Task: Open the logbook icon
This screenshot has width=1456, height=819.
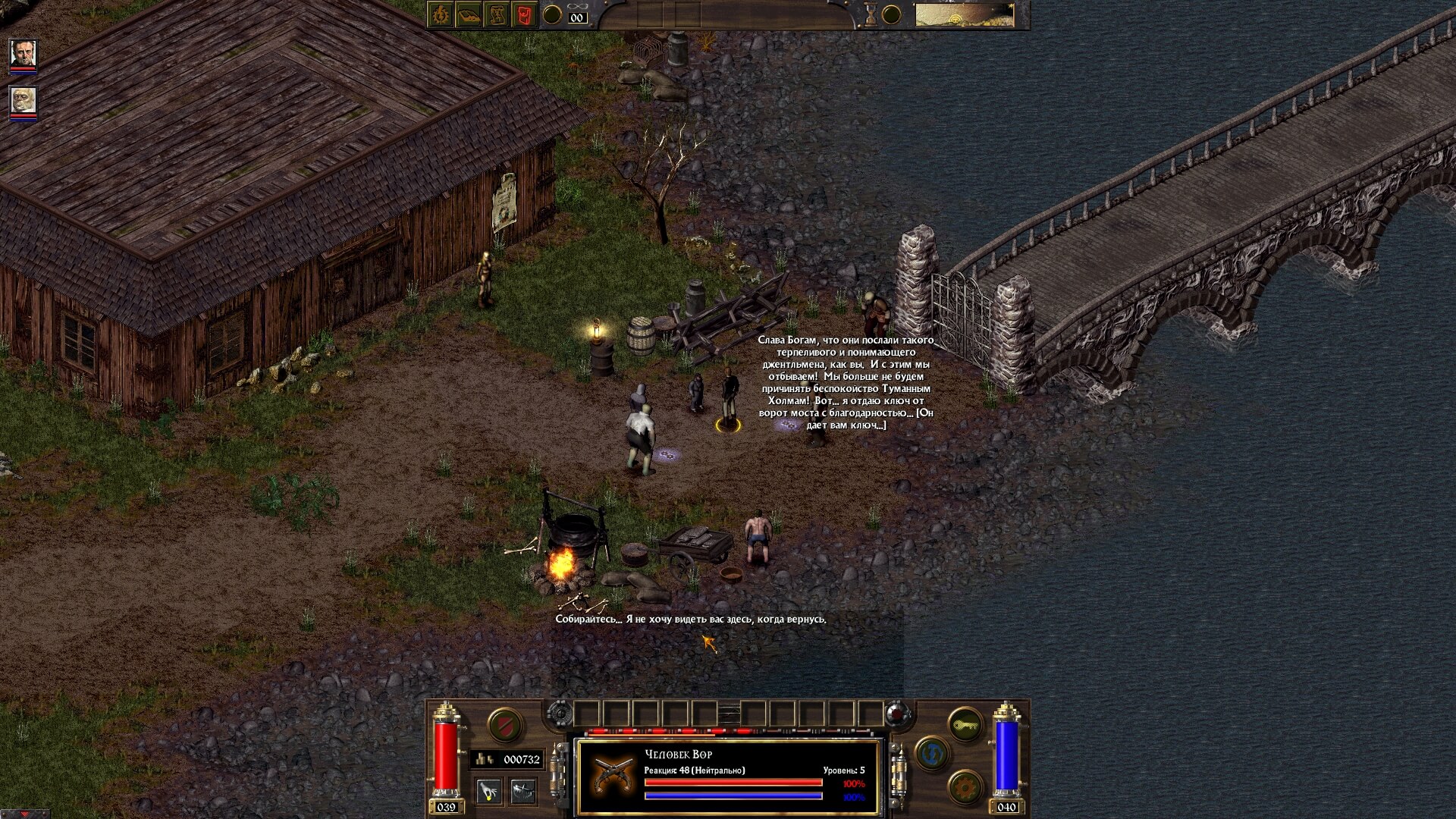Action: click(469, 14)
